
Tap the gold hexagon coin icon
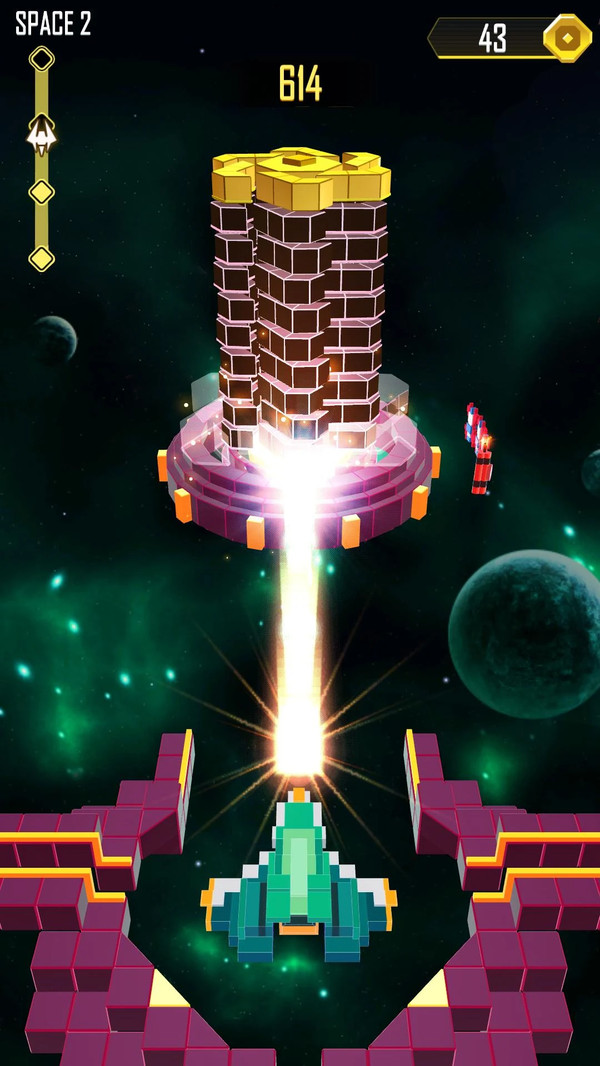(x=567, y=38)
